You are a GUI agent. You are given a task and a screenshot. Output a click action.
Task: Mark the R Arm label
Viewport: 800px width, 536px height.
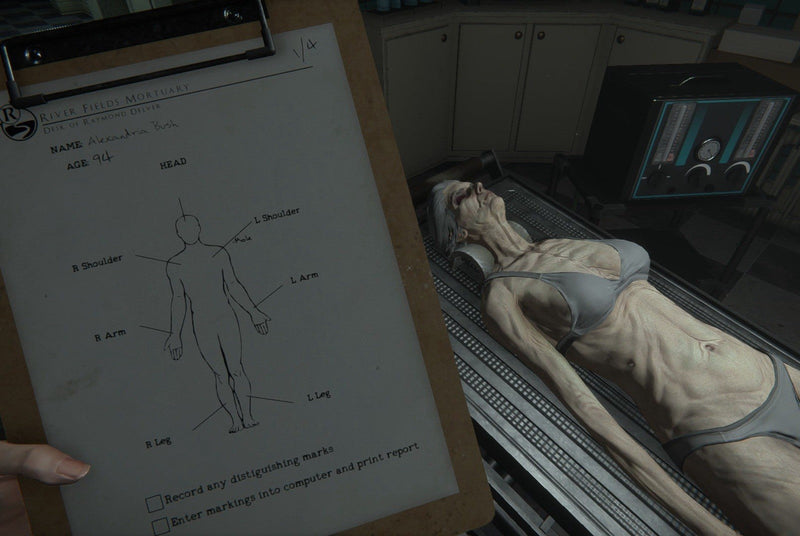(x=109, y=335)
